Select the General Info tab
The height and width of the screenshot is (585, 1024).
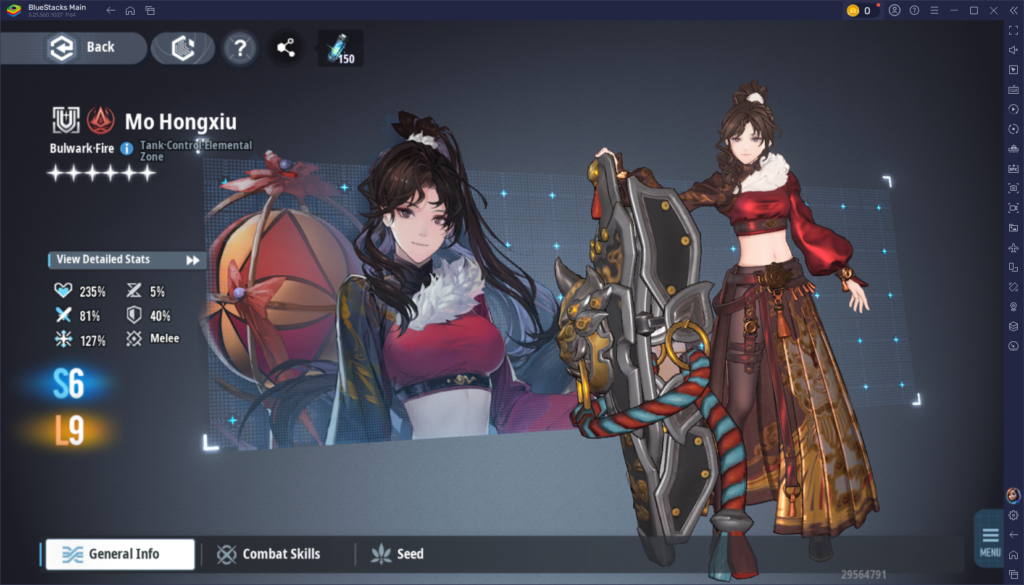[x=118, y=554]
